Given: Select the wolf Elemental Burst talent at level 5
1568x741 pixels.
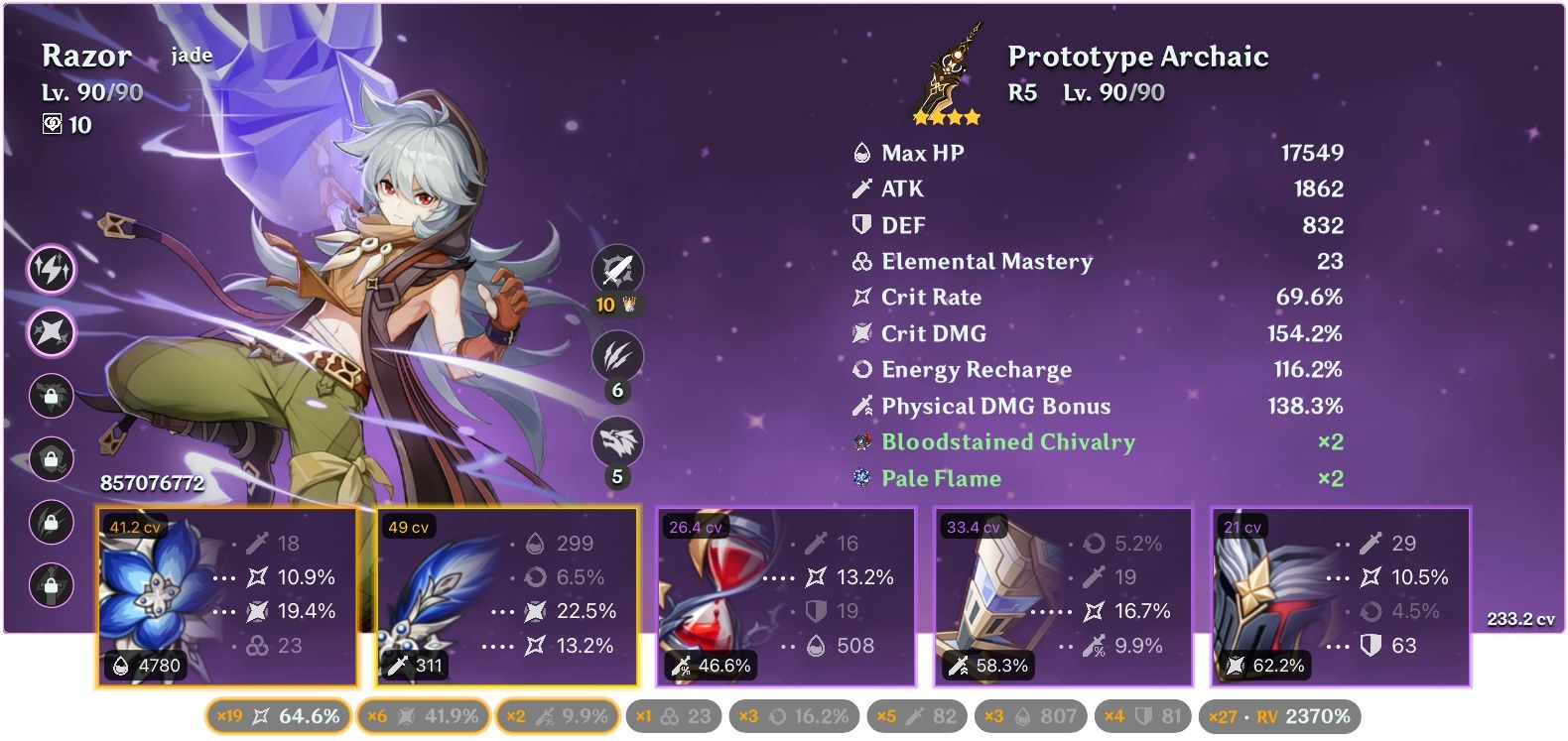Looking at the screenshot, I should click(x=617, y=443).
